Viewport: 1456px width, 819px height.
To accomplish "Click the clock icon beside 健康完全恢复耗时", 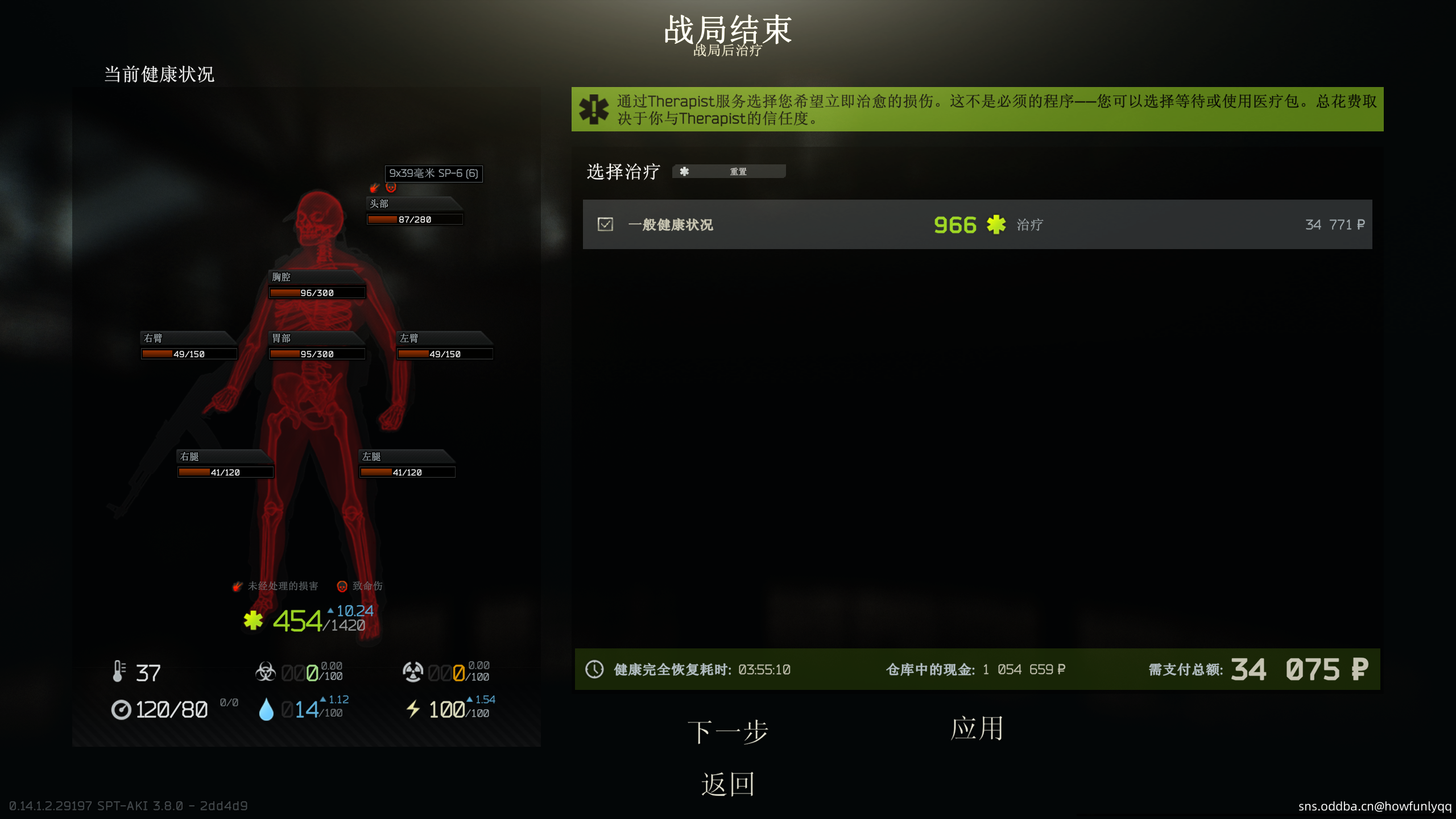I will pyautogui.click(x=595, y=669).
